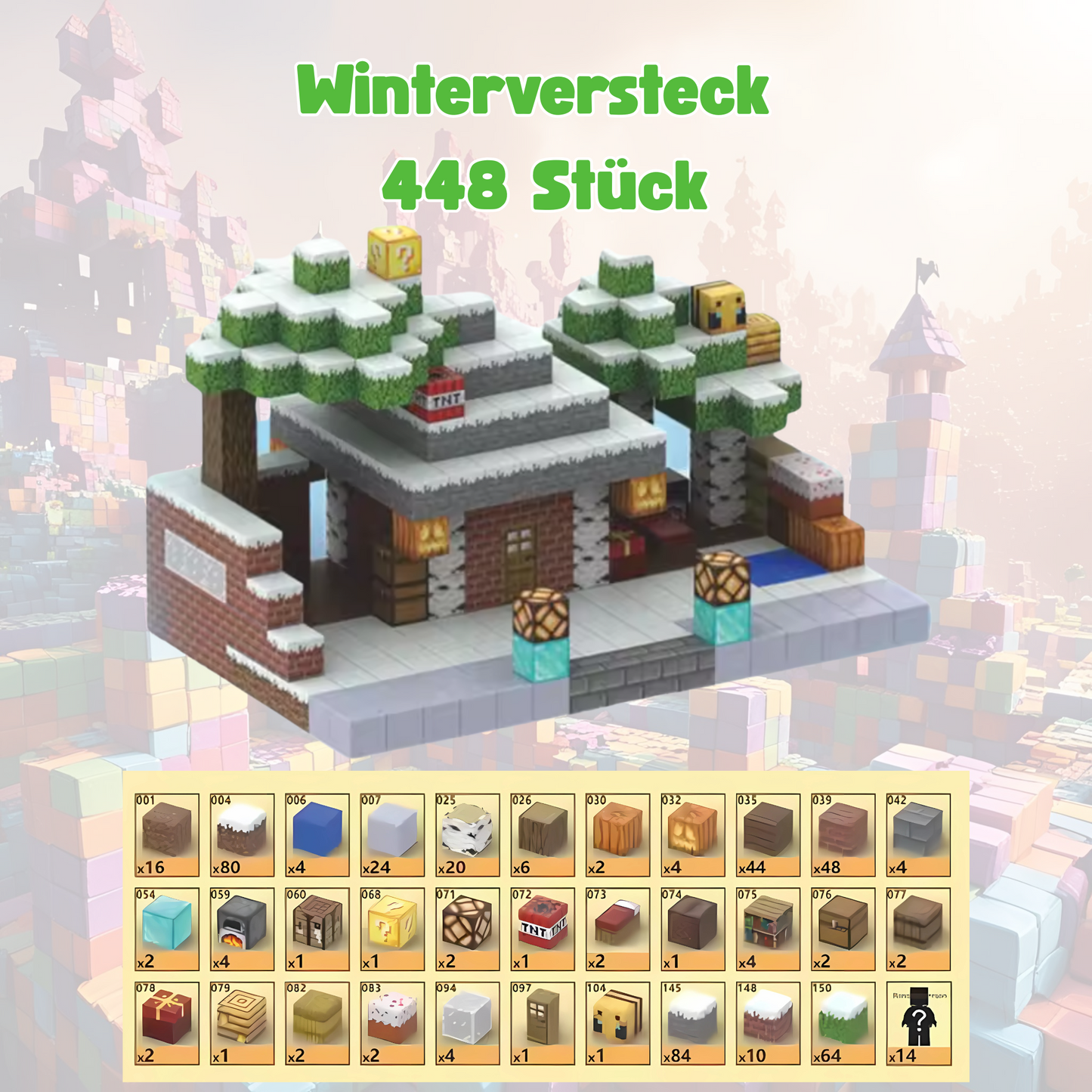Pick the bookshelf block slot
The height and width of the screenshot is (1092, 1092).
(768, 929)
